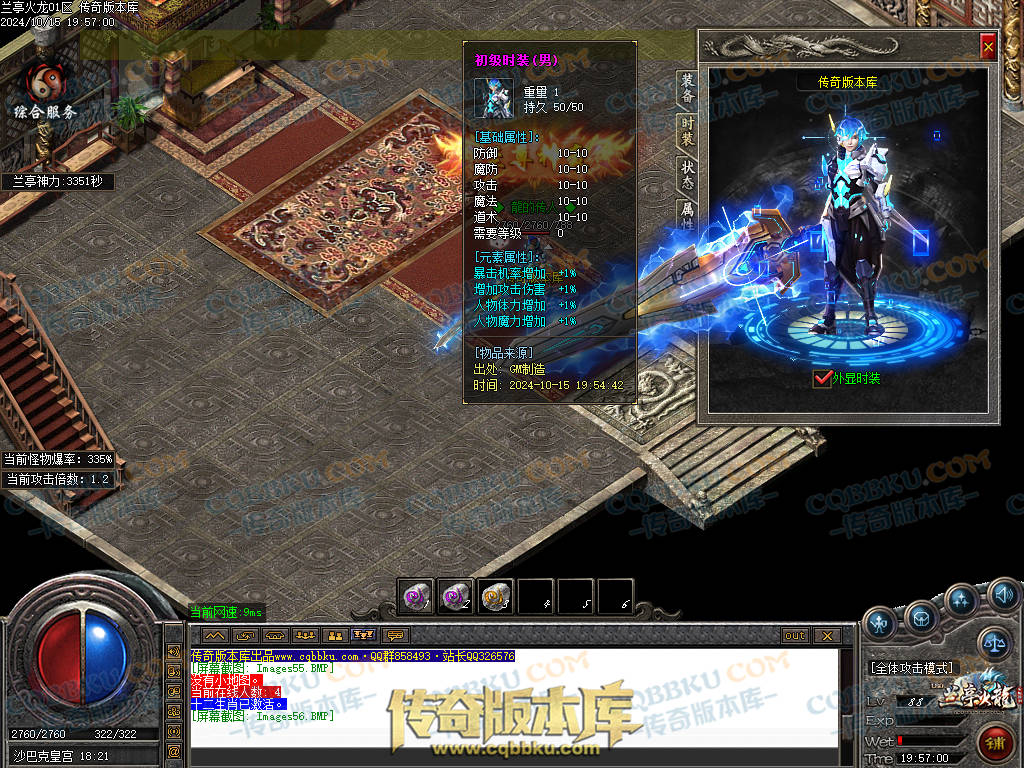Switch to the 装备 equipment tab
The image size is (1024, 768).
[x=688, y=89]
